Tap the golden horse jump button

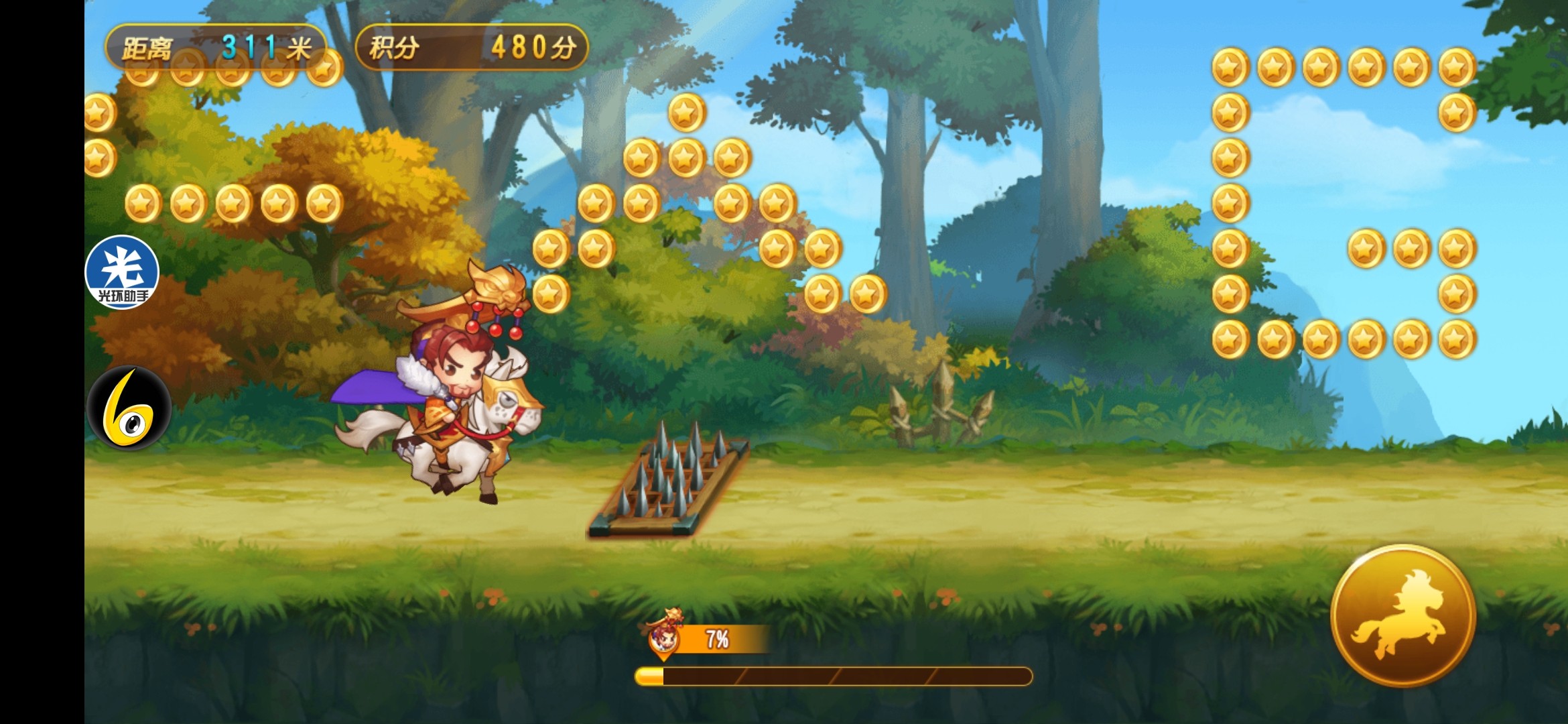pyautogui.click(x=1402, y=615)
